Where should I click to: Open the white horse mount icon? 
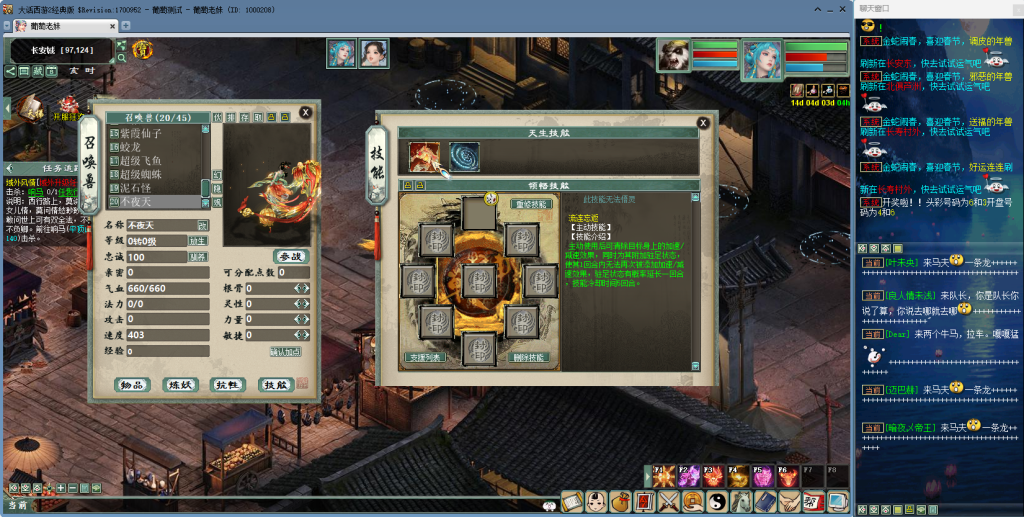pos(740,502)
